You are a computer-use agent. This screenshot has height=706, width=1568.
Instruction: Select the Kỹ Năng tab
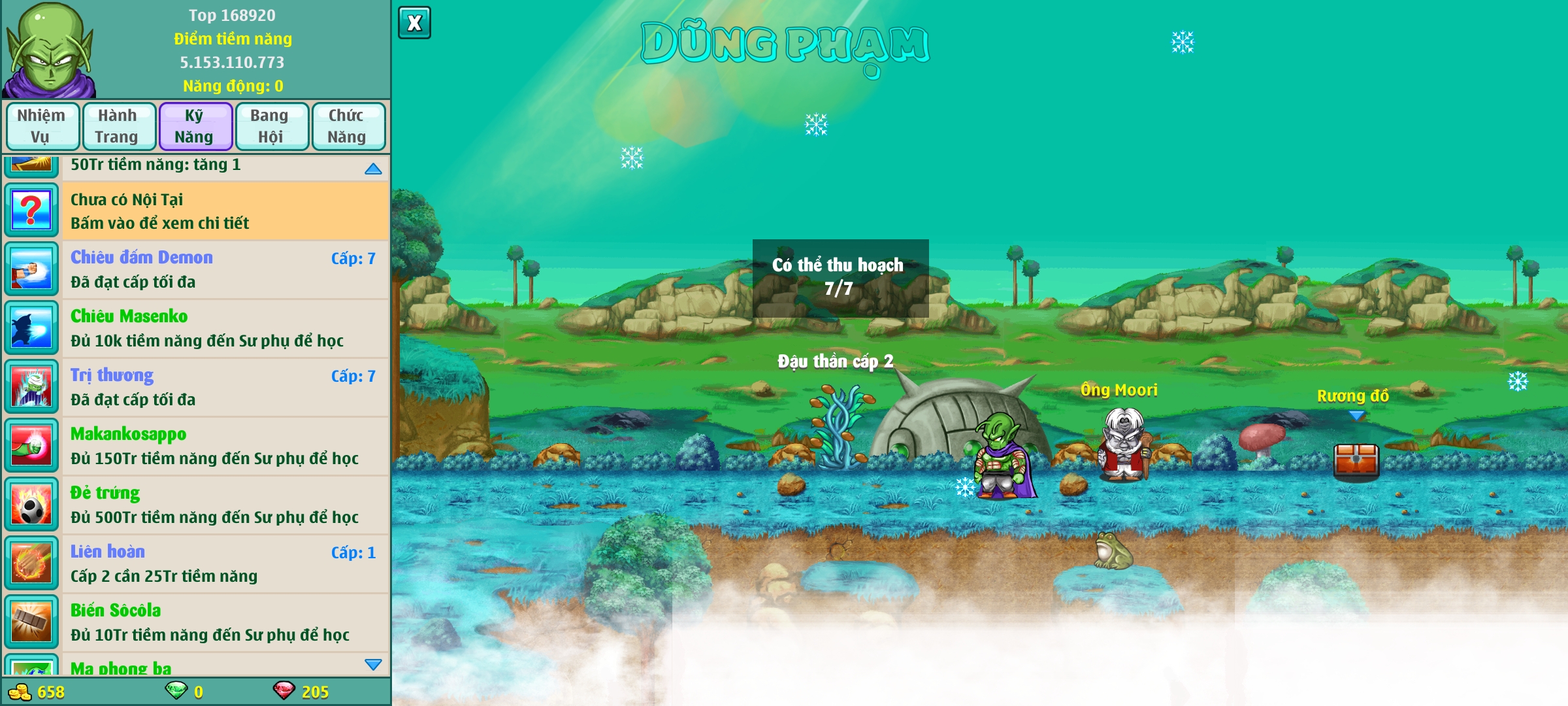pos(195,126)
